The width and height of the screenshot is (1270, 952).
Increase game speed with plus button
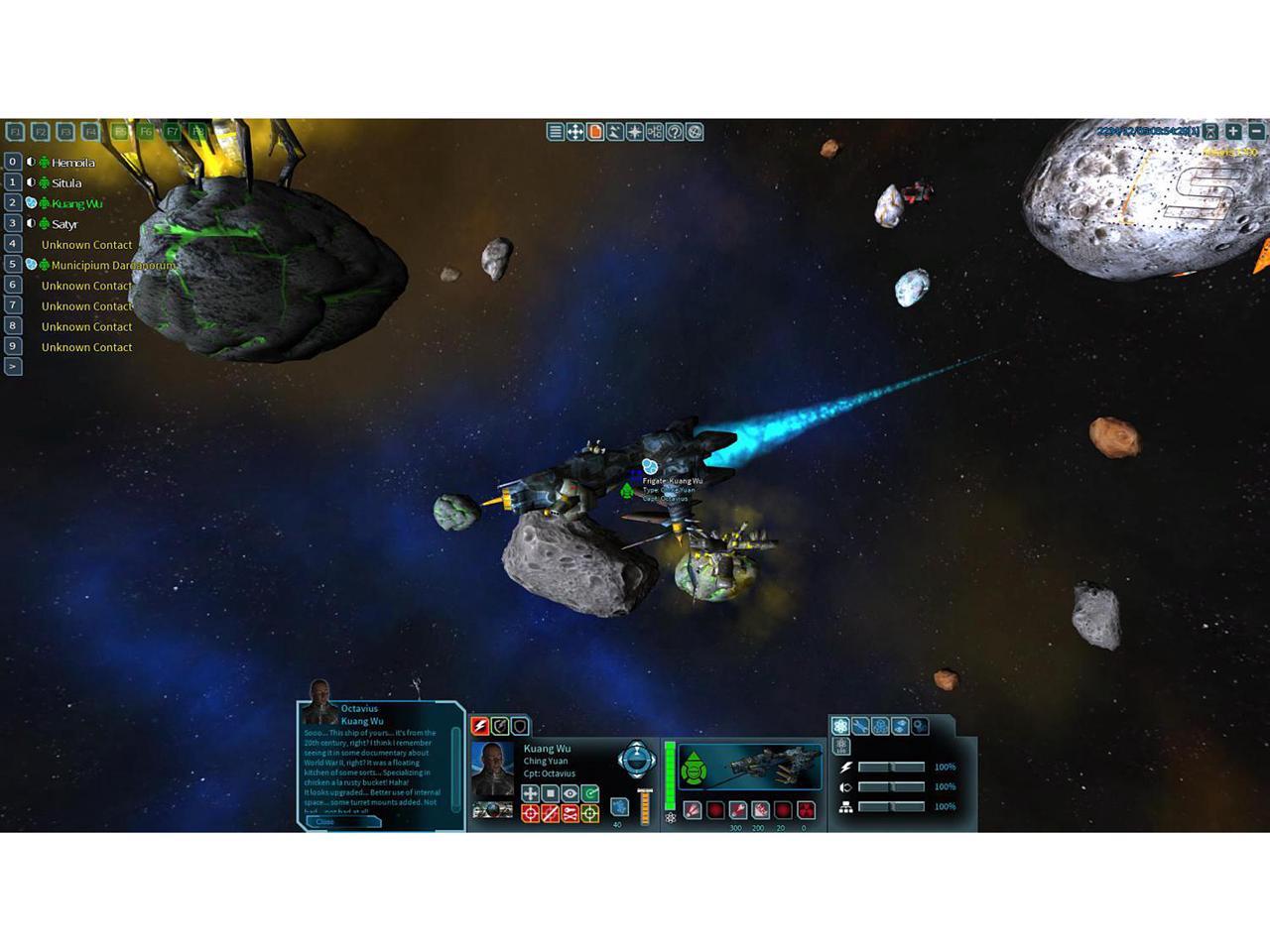pos(1233,131)
